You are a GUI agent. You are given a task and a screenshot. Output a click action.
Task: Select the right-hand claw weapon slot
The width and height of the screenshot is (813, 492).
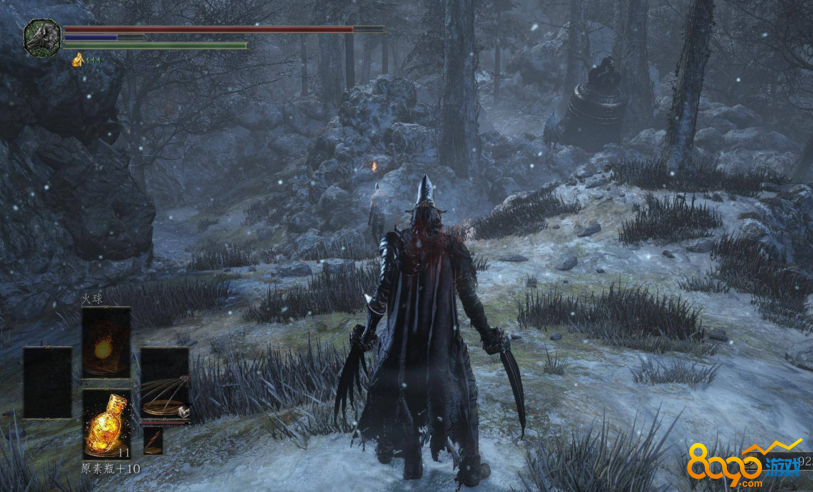(165, 383)
